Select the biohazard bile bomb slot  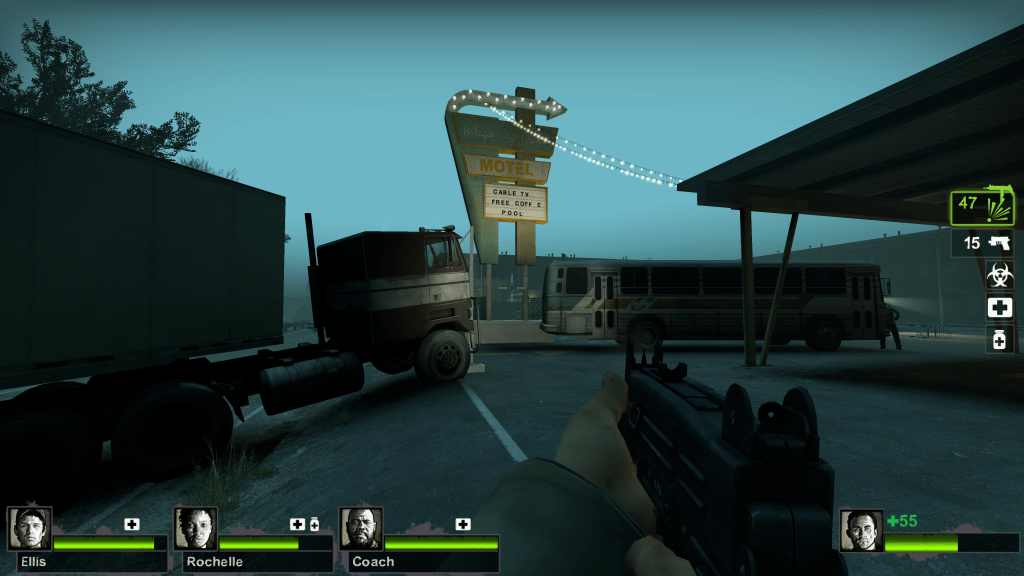pos(999,274)
